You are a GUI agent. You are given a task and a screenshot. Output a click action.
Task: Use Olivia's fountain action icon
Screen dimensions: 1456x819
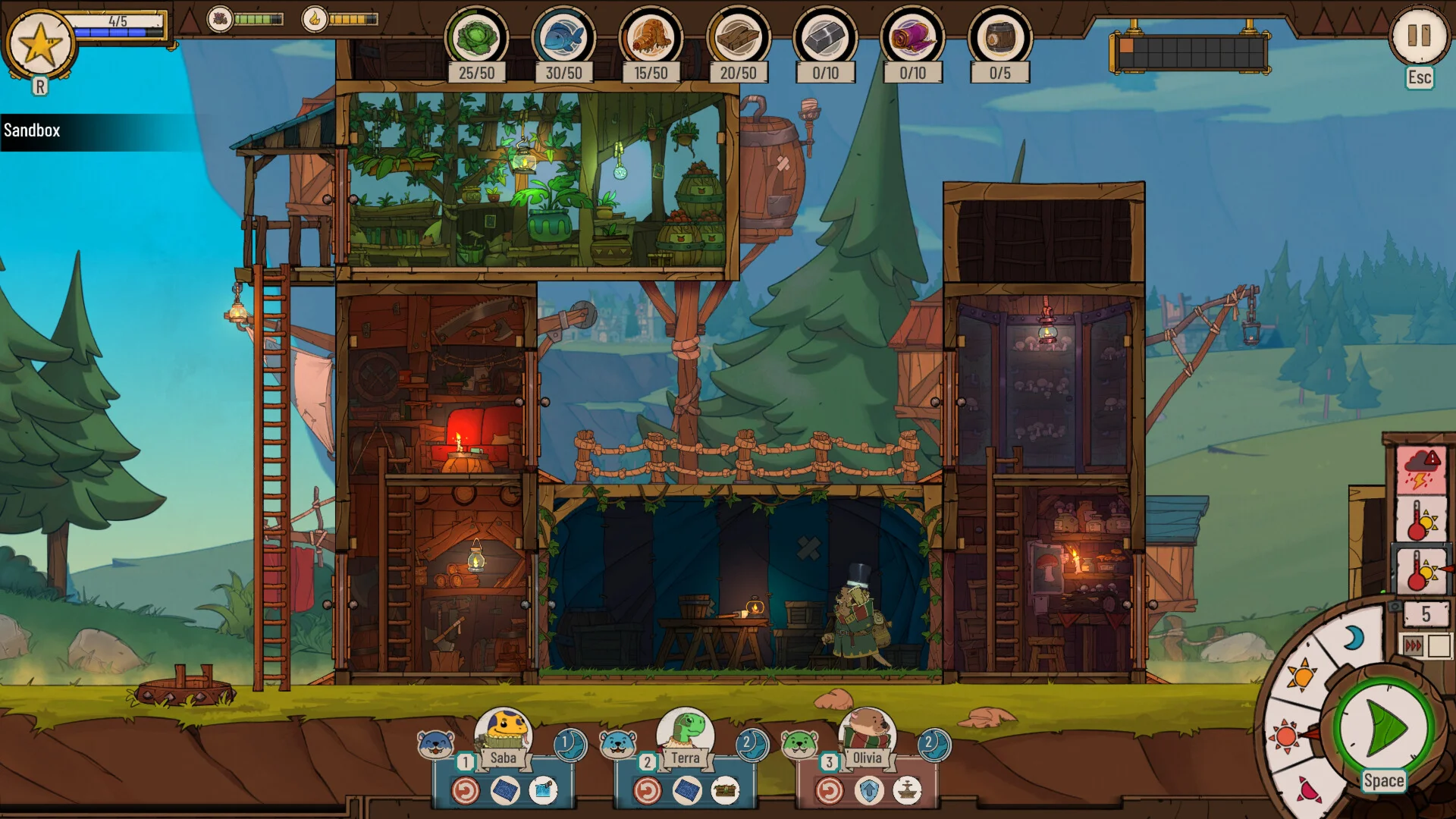907,791
